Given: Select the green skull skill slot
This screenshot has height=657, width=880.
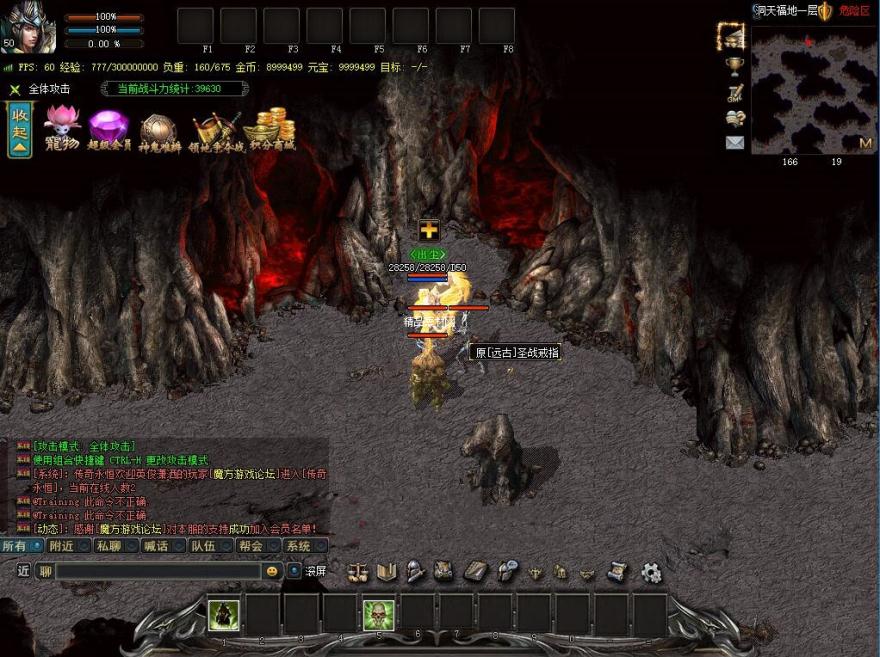Looking at the screenshot, I should click(378, 614).
